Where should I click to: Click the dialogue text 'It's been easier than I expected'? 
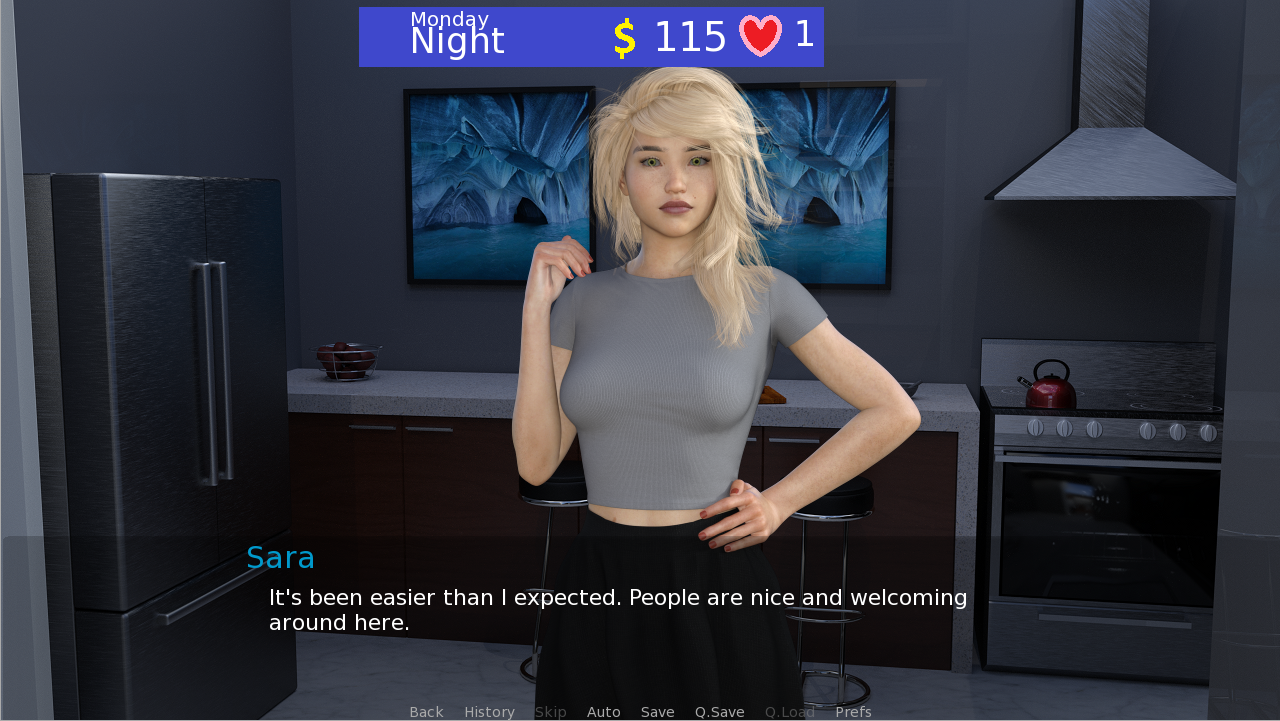(618, 597)
